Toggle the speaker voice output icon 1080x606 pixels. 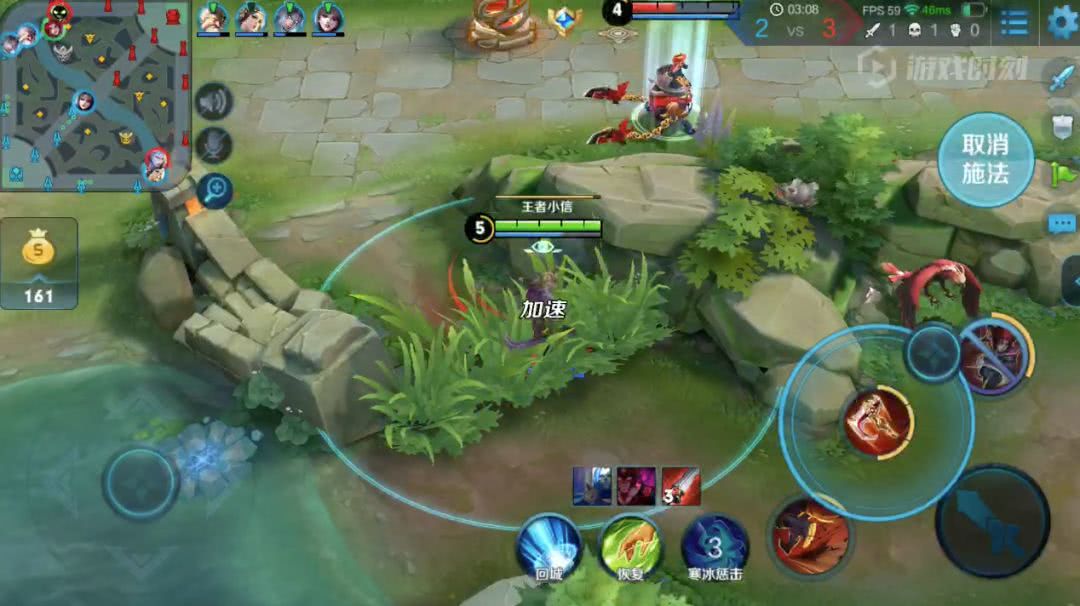[213, 101]
